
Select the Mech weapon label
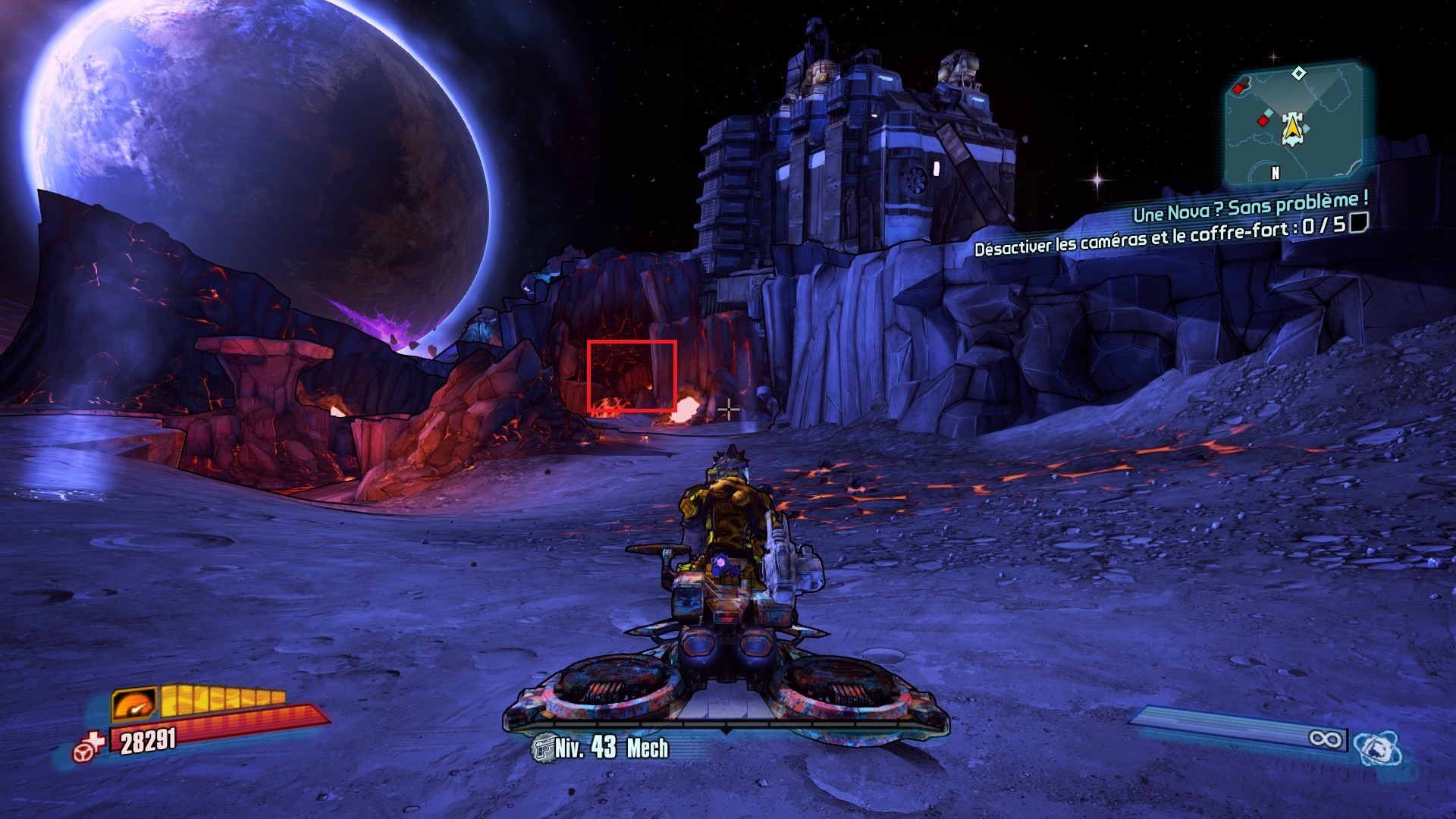pos(647,748)
